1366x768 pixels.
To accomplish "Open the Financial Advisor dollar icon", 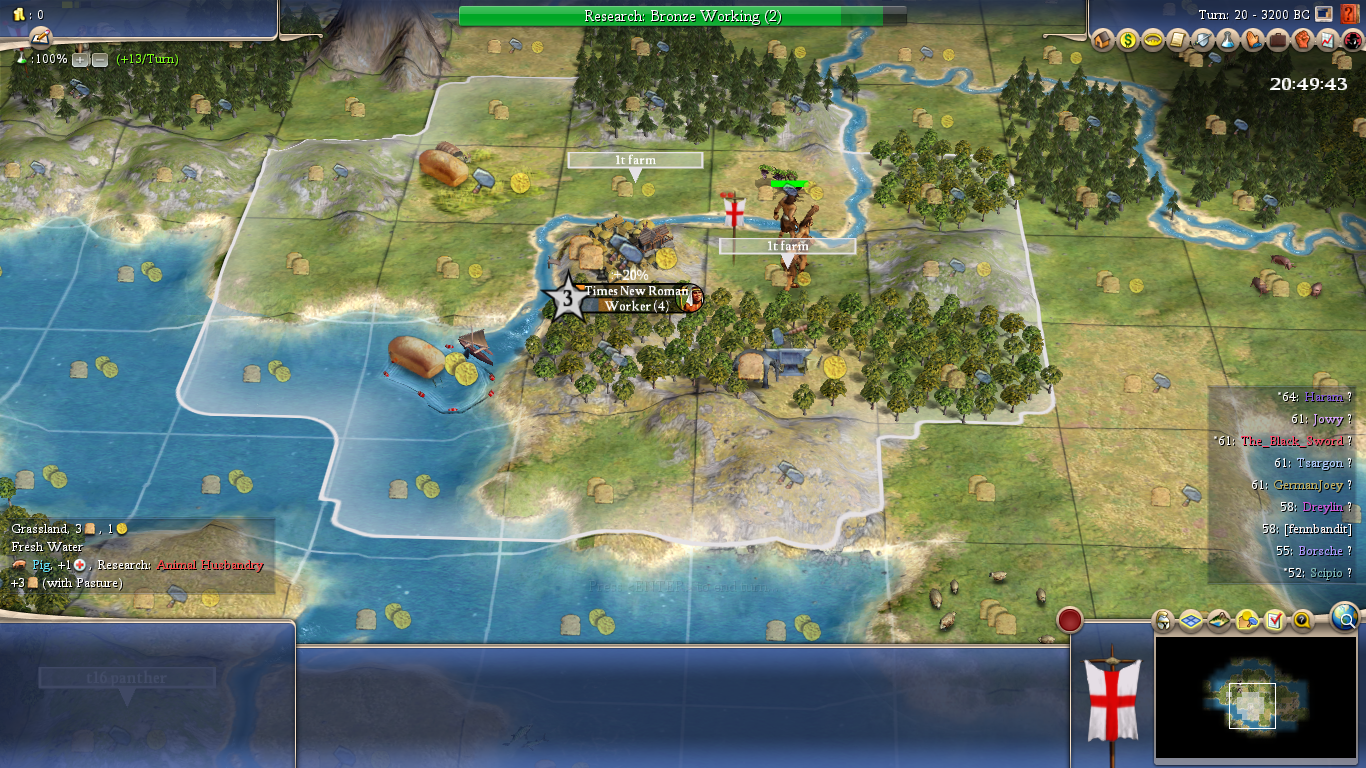I will pos(1128,40).
